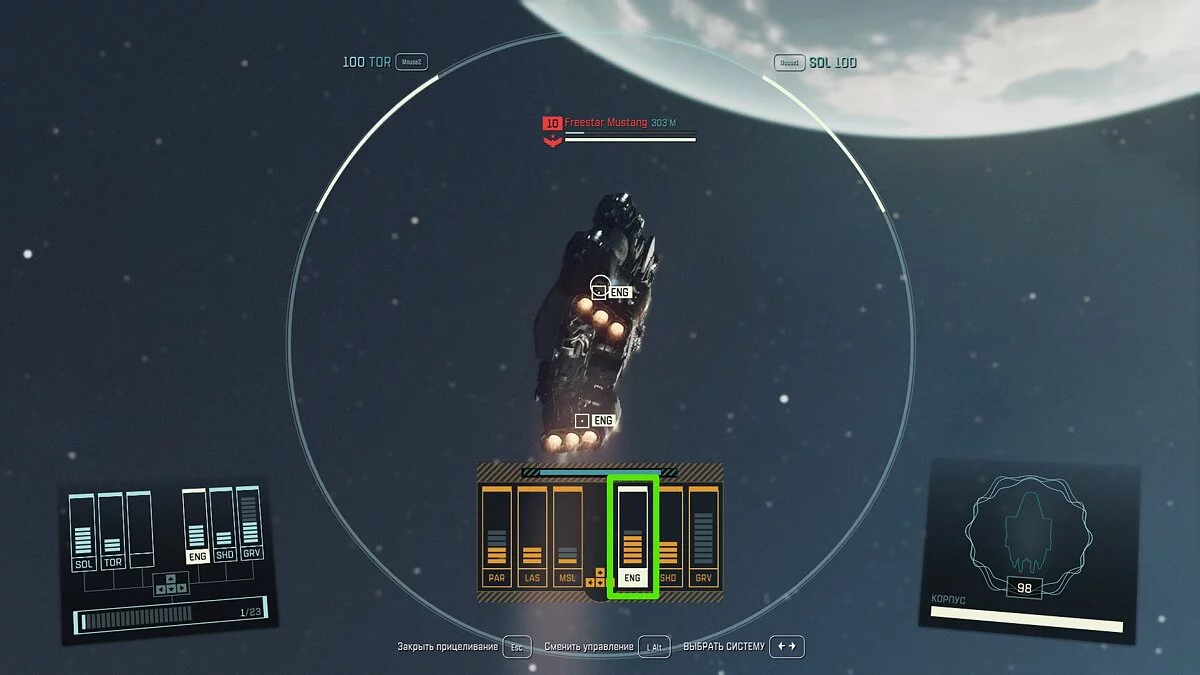The height and width of the screenshot is (675, 1200).
Task: Select the green-highlighted ENG target system
Action: pos(632,537)
